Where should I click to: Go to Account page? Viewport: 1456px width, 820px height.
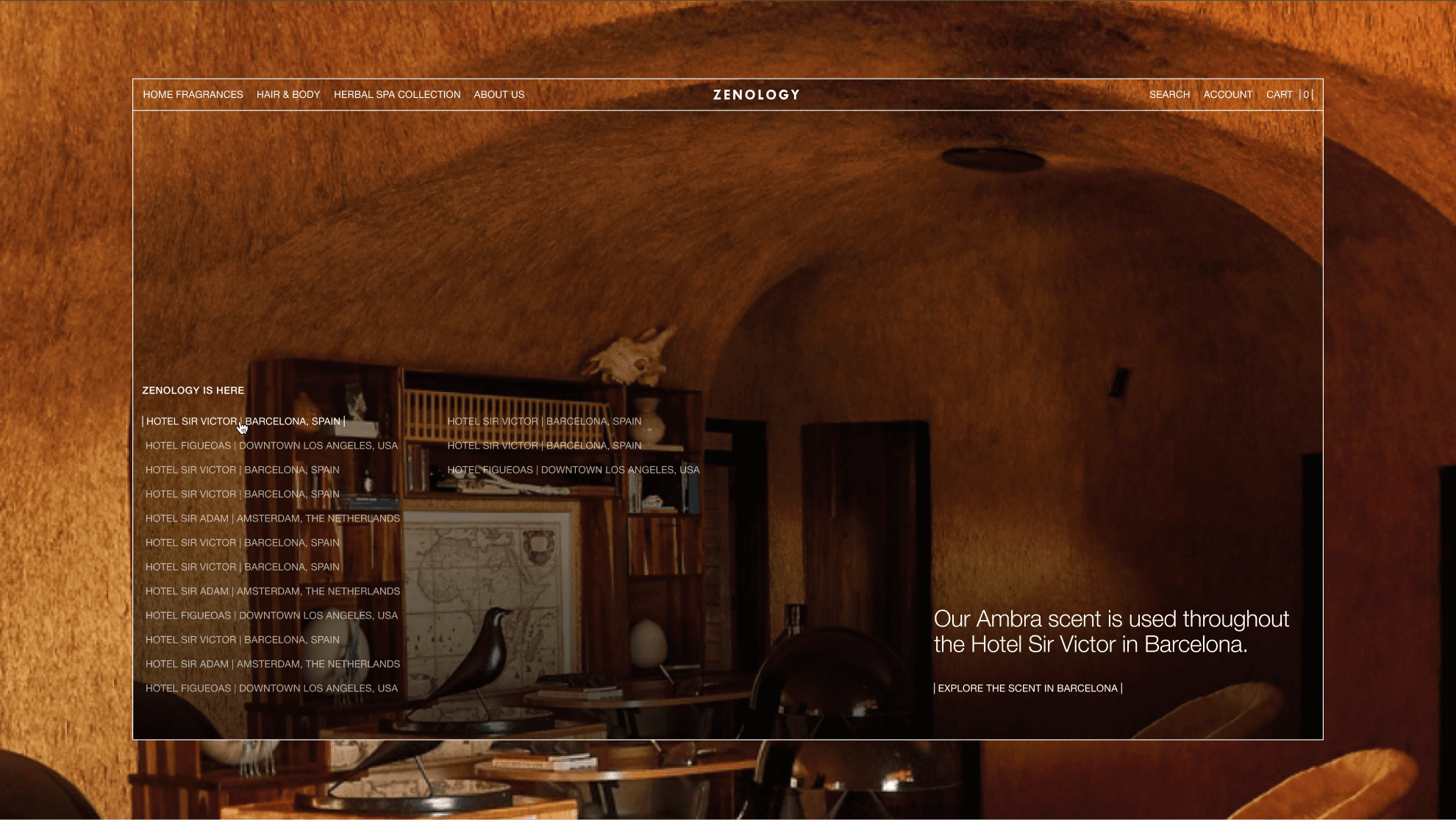pos(1227,95)
